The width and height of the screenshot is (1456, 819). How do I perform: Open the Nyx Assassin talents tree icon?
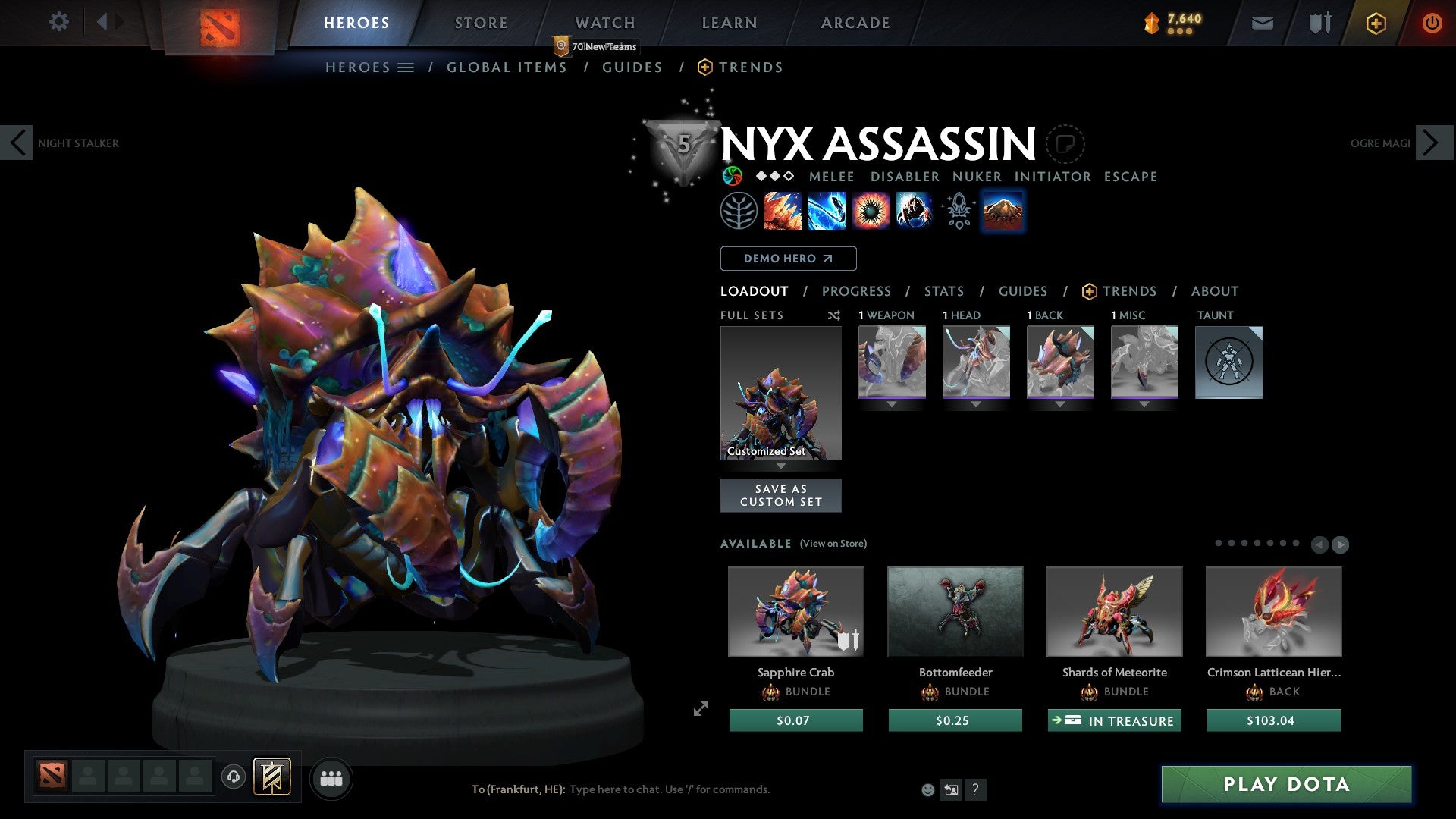pos(739,210)
